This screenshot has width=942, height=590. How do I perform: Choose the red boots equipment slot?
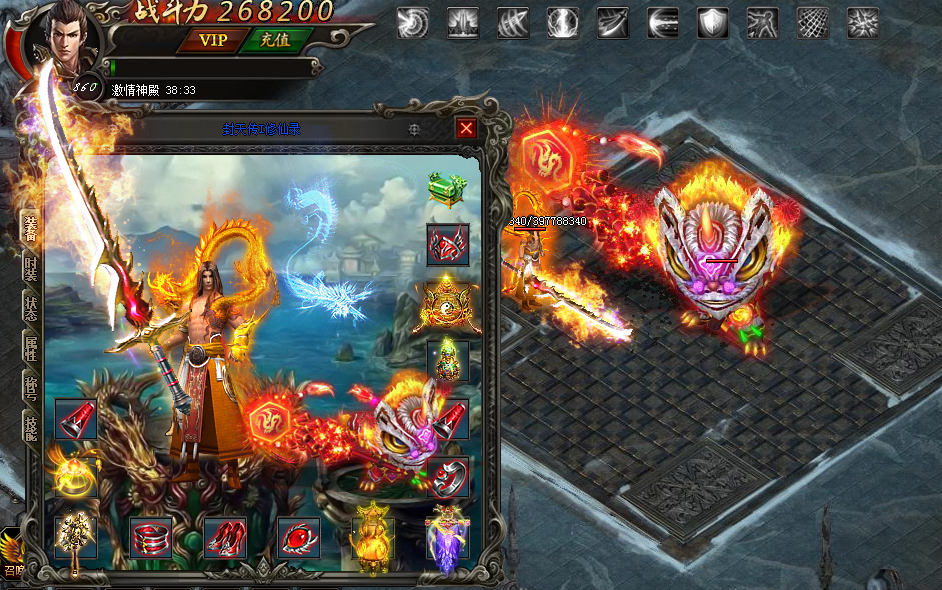(225, 538)
